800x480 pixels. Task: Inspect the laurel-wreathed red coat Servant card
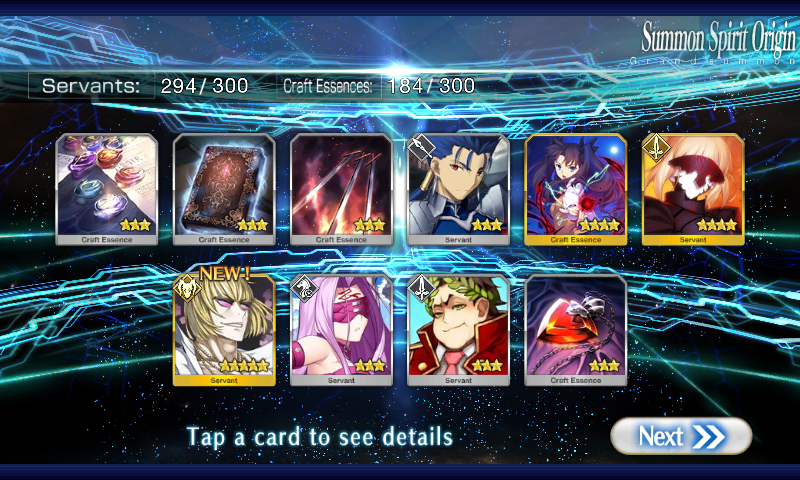click(459, 330)
